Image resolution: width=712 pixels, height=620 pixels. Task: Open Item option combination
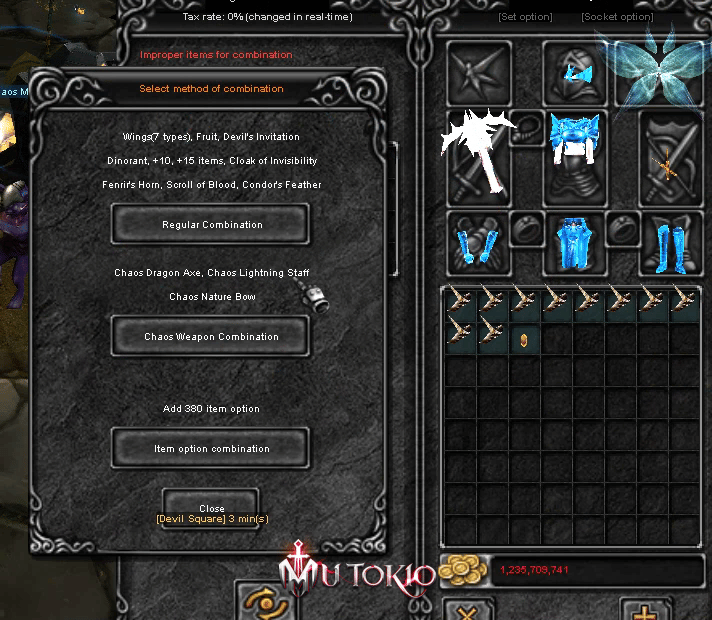tap(210, 449)
